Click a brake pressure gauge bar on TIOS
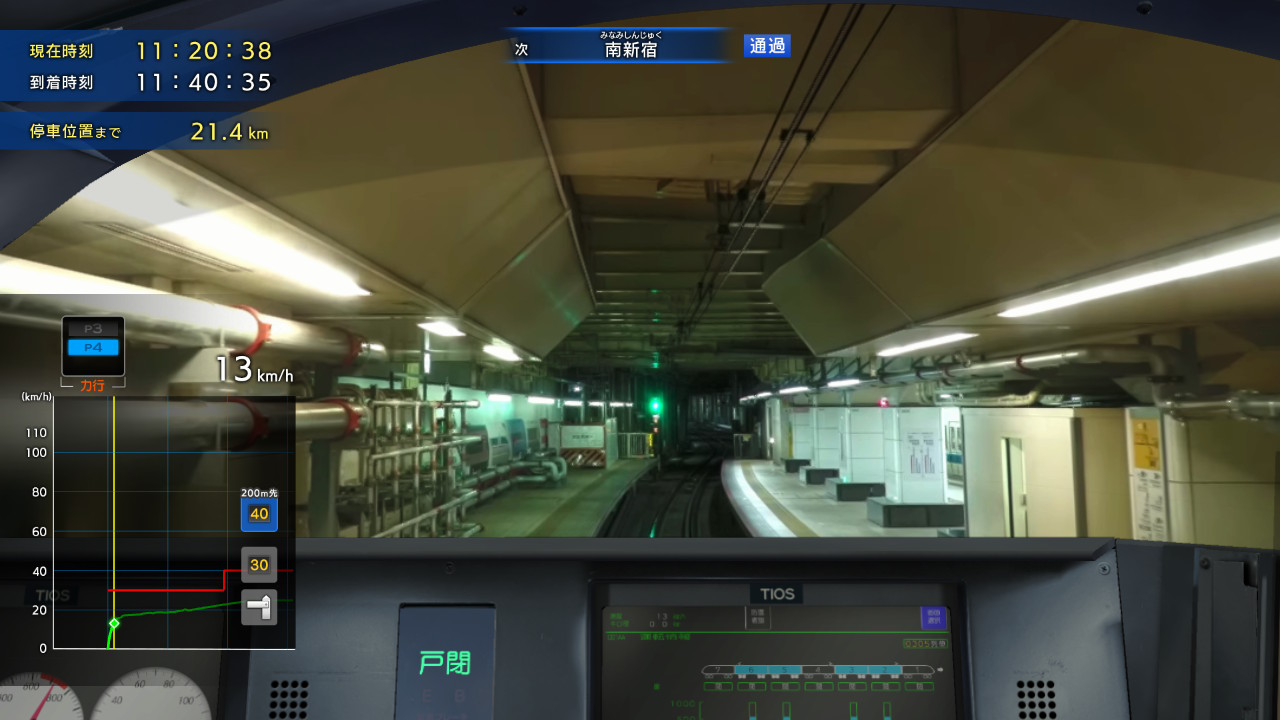 click(x=751, y=708)
